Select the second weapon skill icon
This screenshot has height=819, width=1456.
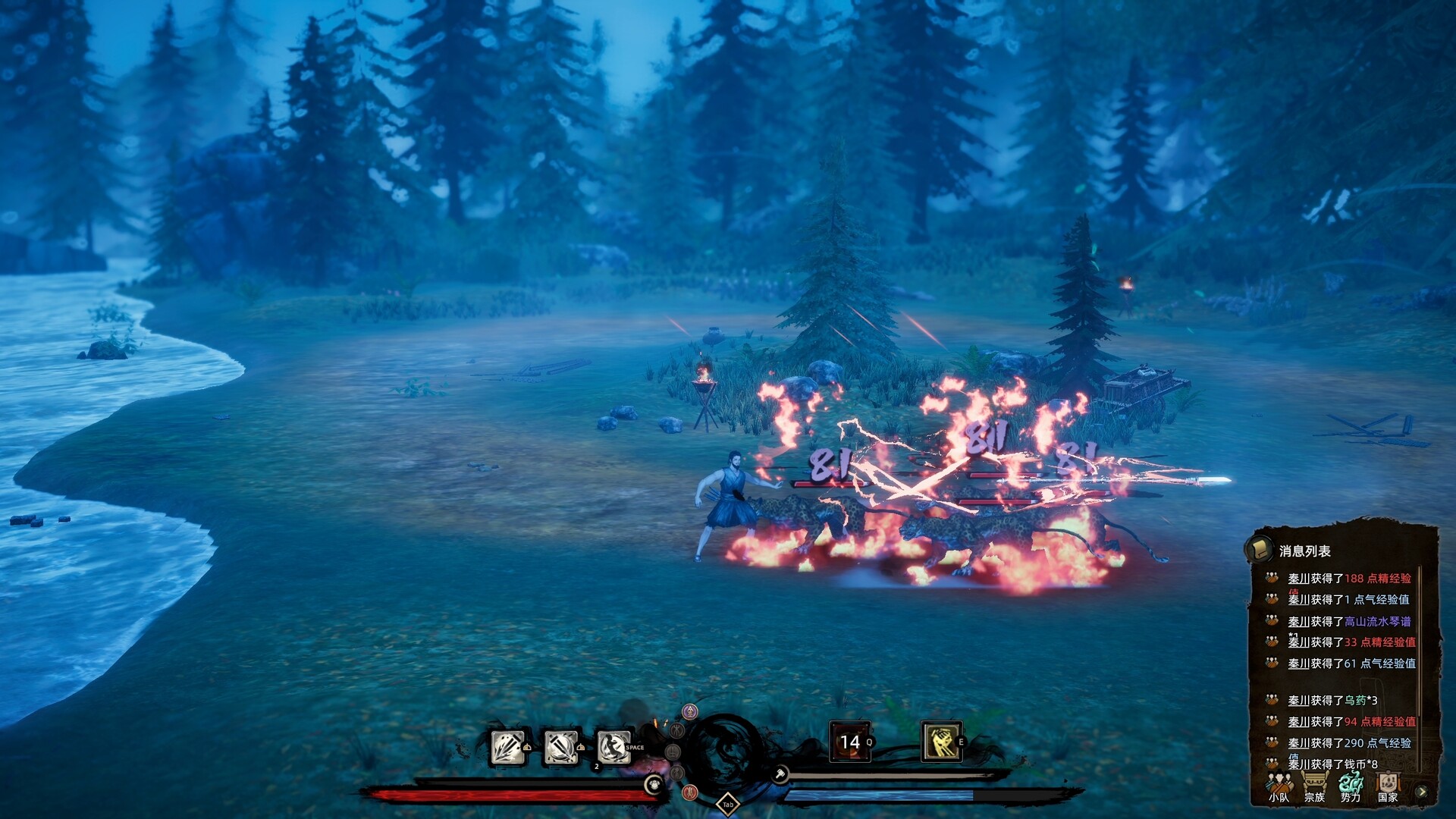[x=561, y=748]
